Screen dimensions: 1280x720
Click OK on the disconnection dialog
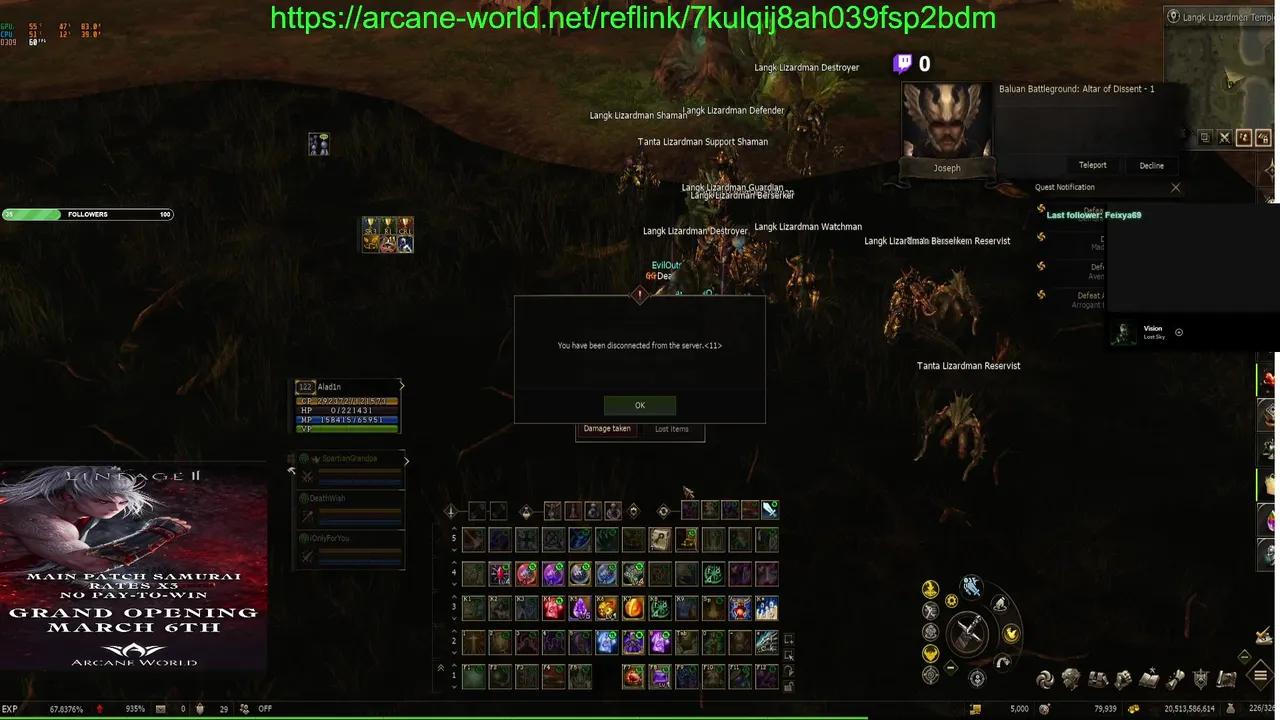pos(639,405)
